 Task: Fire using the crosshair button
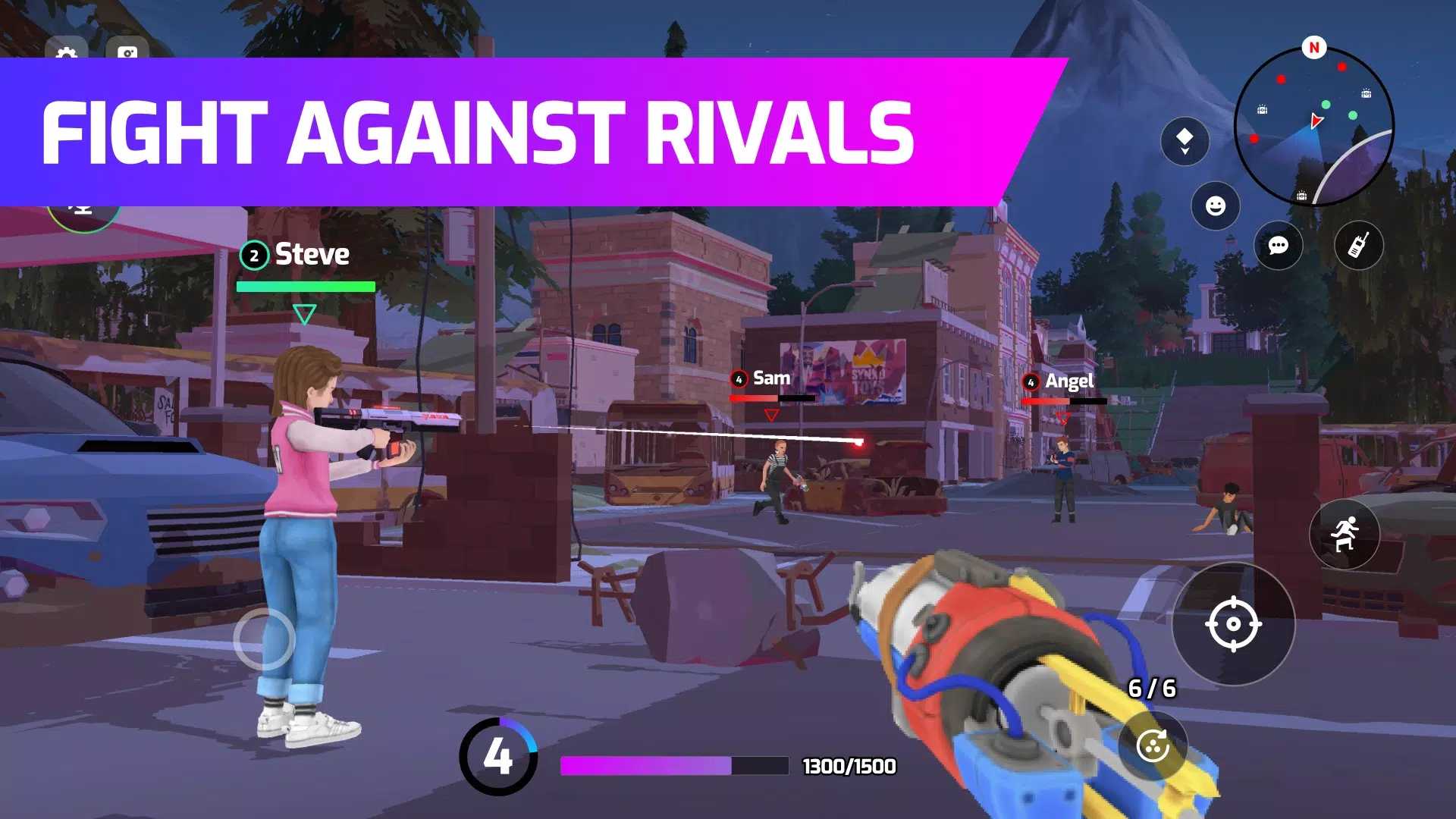pos(1233,624)
